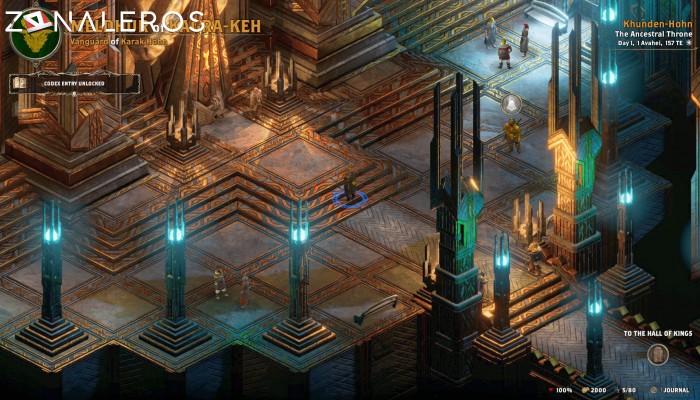Click the interaction bubble above the dwarf
Image resolution: width=700 pixels, height=400 pixels.
tap(510, 104)
